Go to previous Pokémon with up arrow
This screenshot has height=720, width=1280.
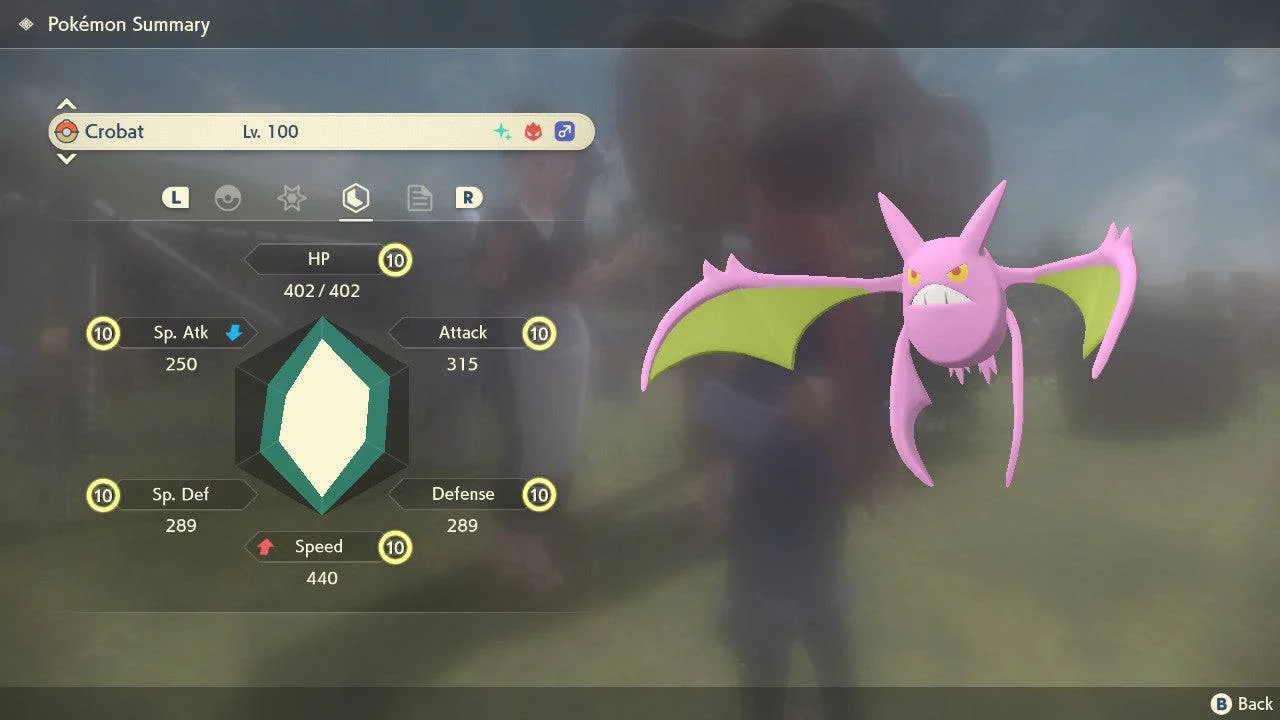(x=66, y=104)
